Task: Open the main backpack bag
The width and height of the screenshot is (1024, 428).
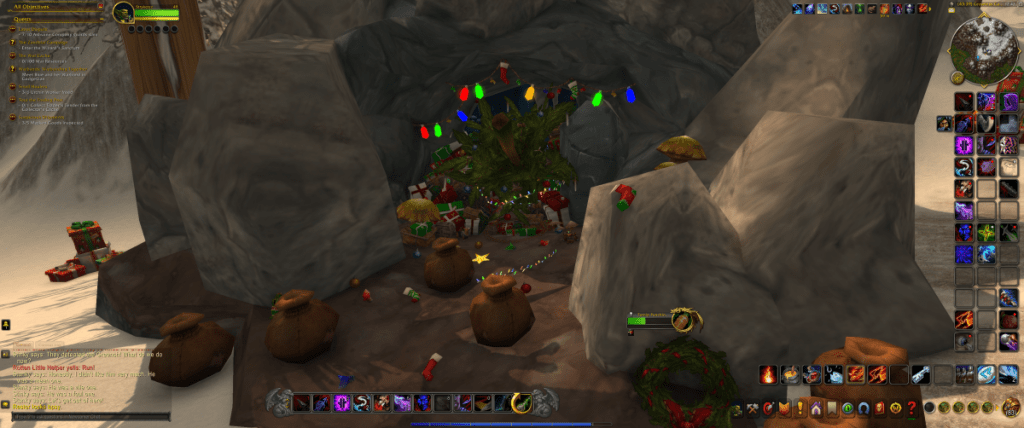Action: pyautogui.click(x=1011, y=407)
